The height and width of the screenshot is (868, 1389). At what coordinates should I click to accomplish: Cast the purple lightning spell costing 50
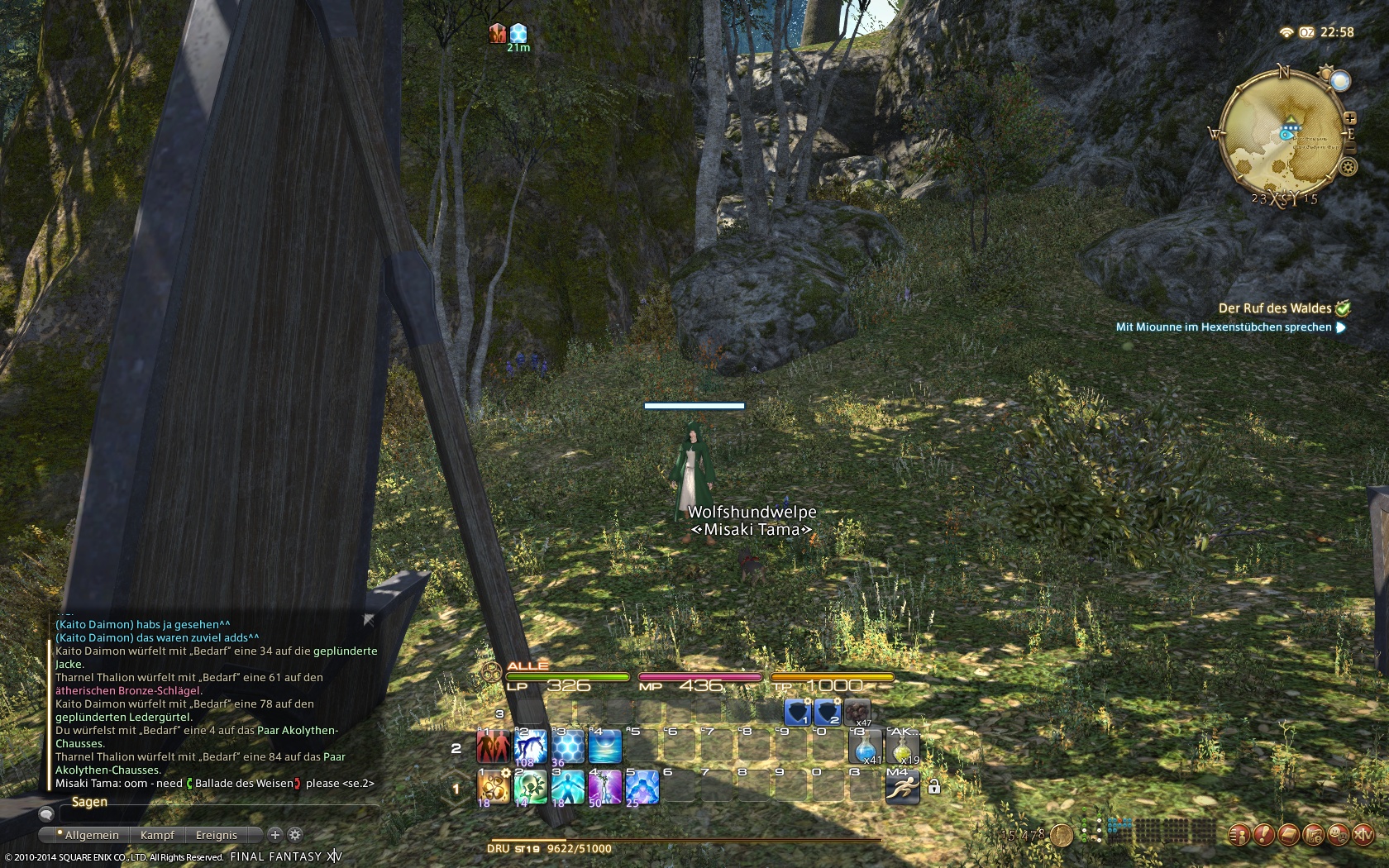click(x=604, y=787)
